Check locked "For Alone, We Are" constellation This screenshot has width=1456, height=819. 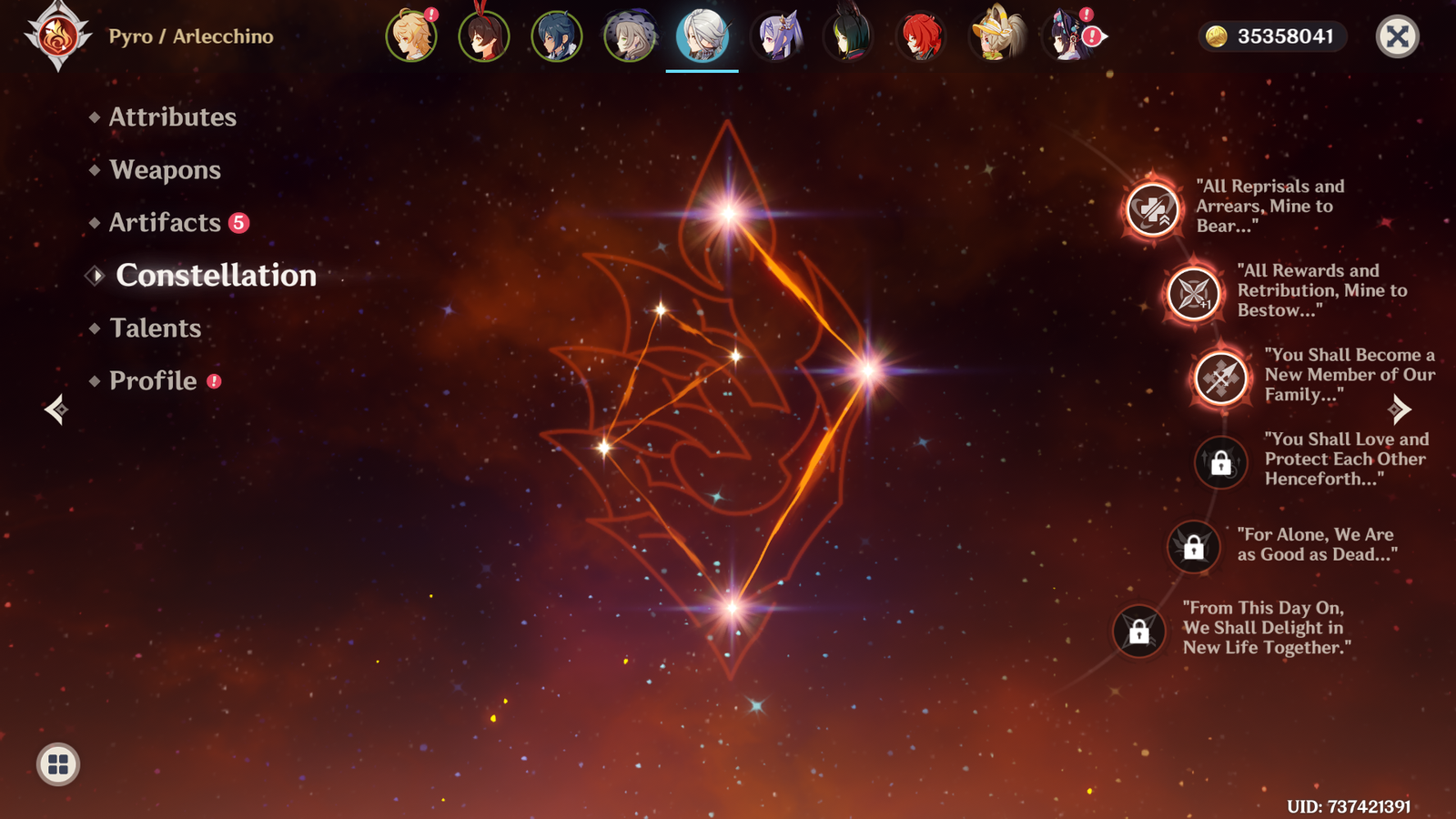coord(1193,547)
